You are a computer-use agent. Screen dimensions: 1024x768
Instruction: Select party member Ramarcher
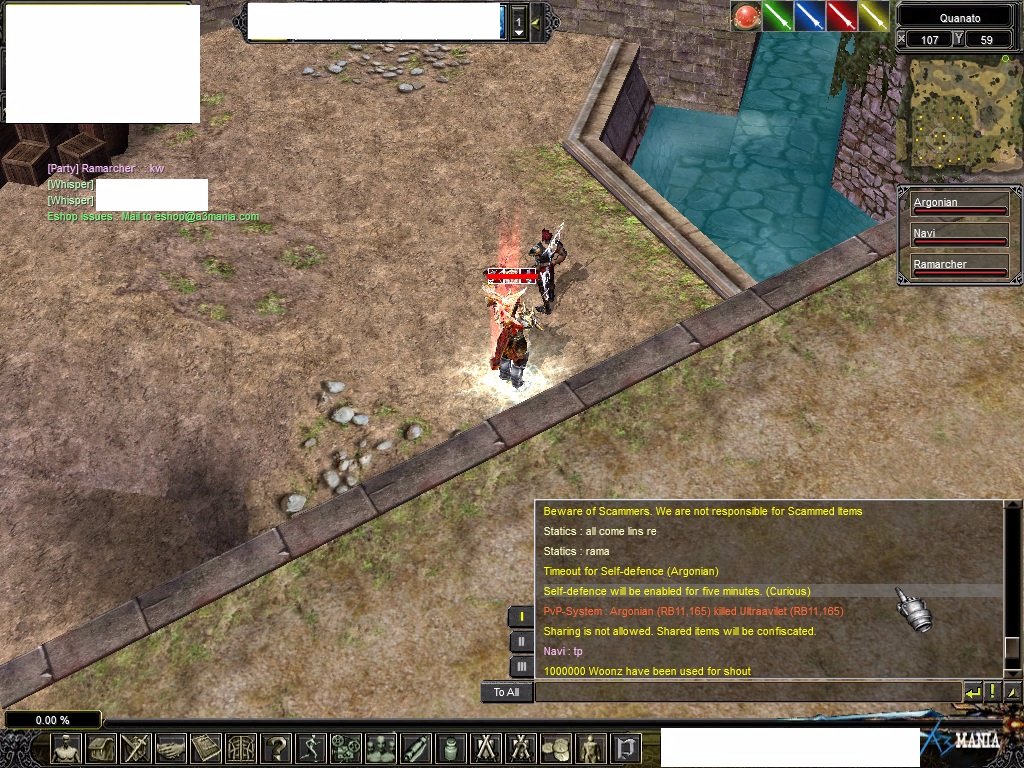958,267
